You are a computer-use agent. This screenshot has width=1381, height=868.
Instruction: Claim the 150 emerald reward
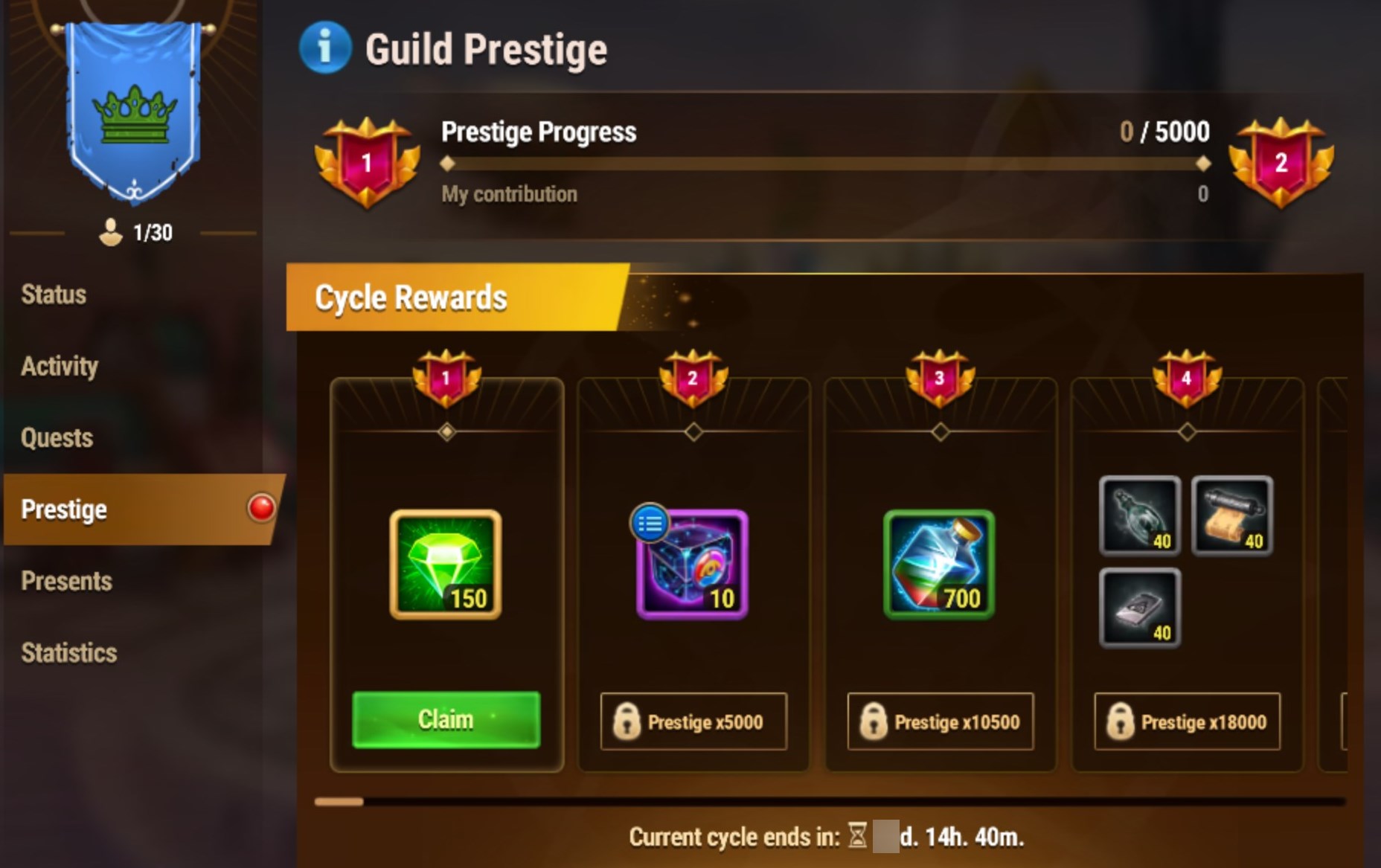[446, 719]
